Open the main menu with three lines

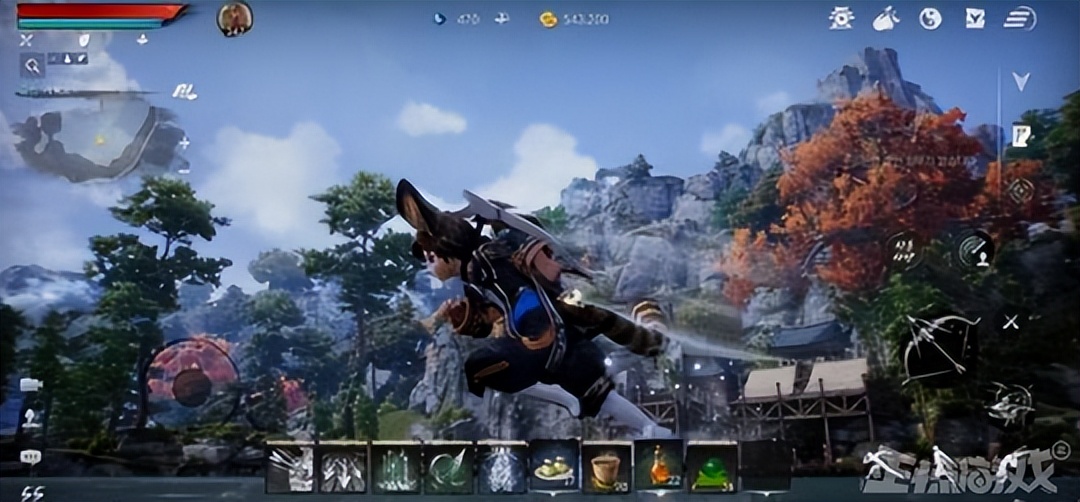tap(1019, 18)
